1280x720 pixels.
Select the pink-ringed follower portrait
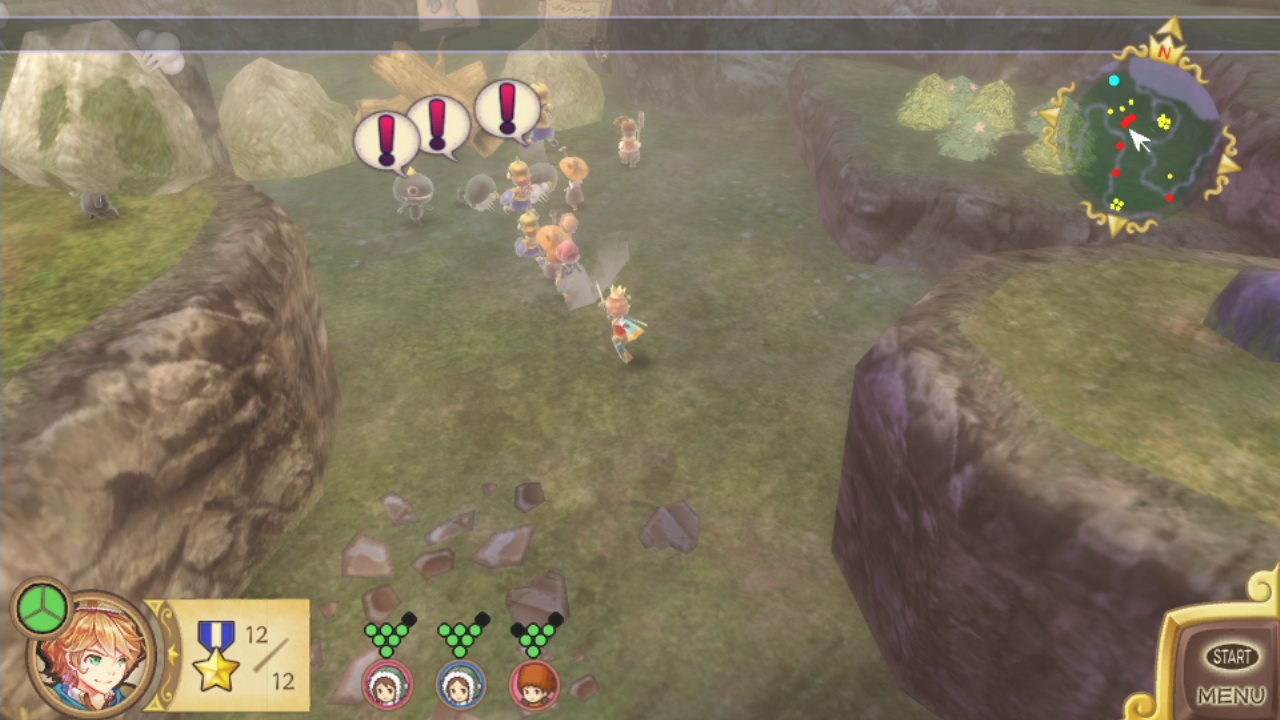pos(386,685)
